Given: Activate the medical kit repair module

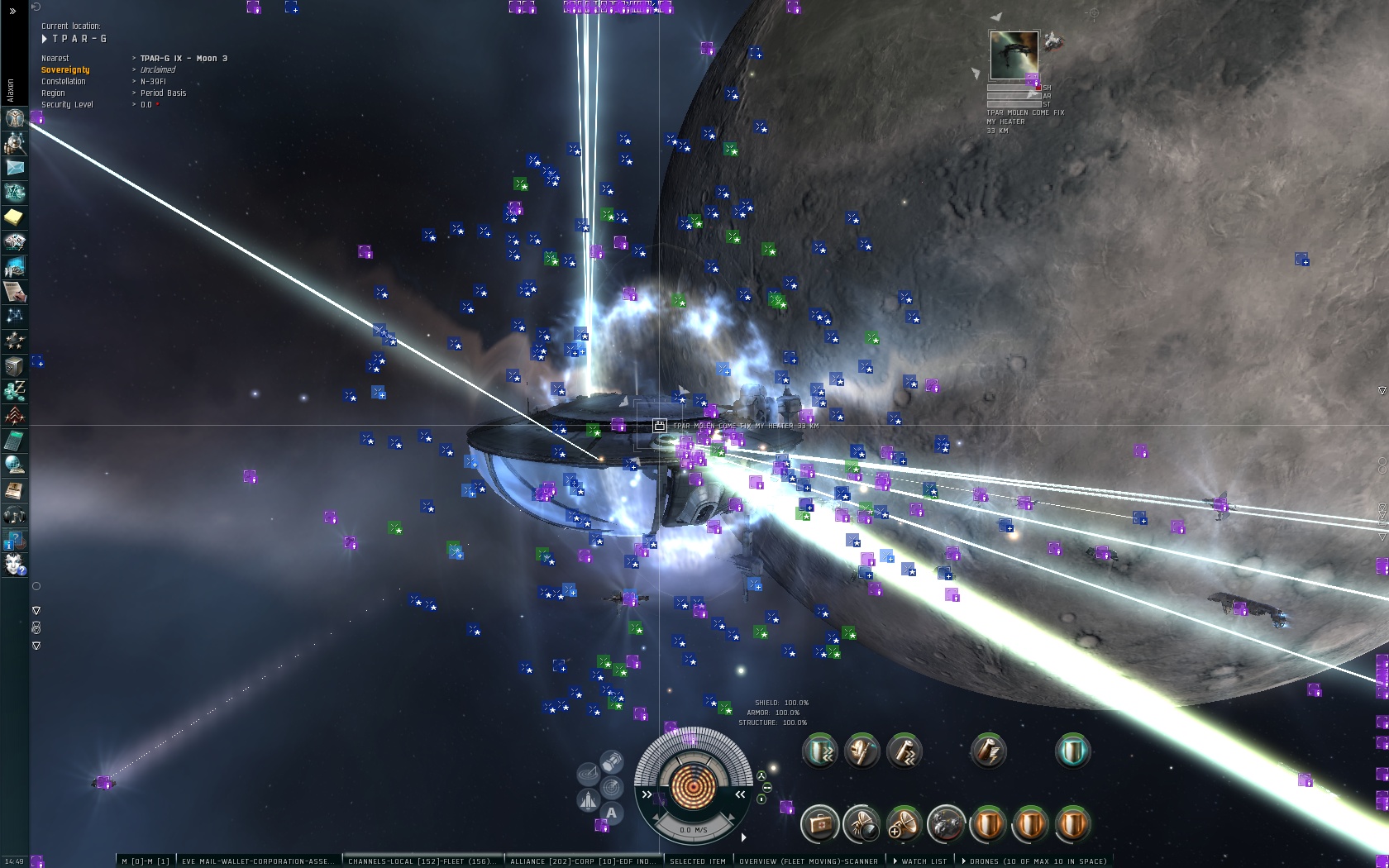Looking at the screenshot, I should [819, 824].
